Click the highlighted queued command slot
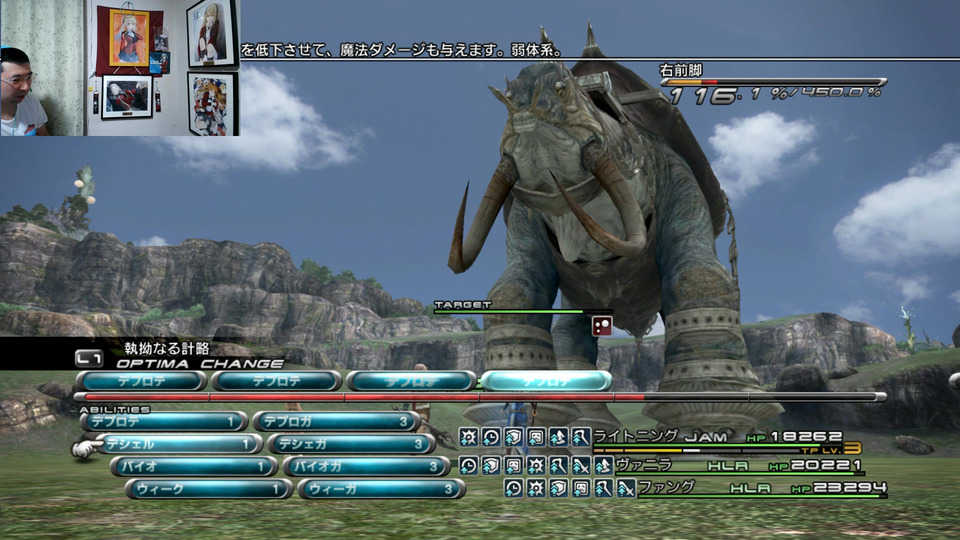This screenshot has width=960, height=540. coord(546,381)
